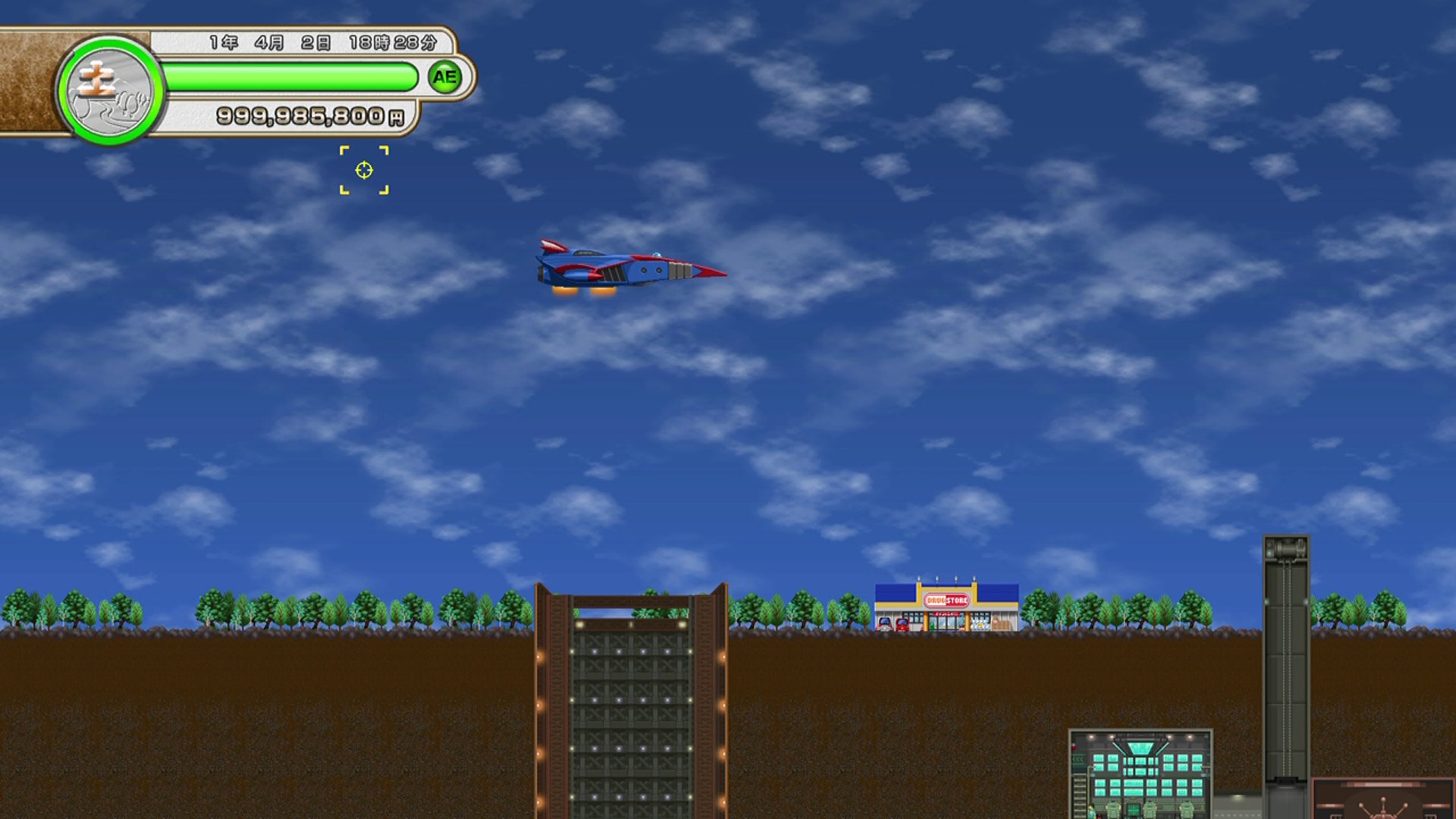Click the time readout 18時 28分
Image resolution: width=1456 pixels, height=819 pixels.
coord(394,42)
